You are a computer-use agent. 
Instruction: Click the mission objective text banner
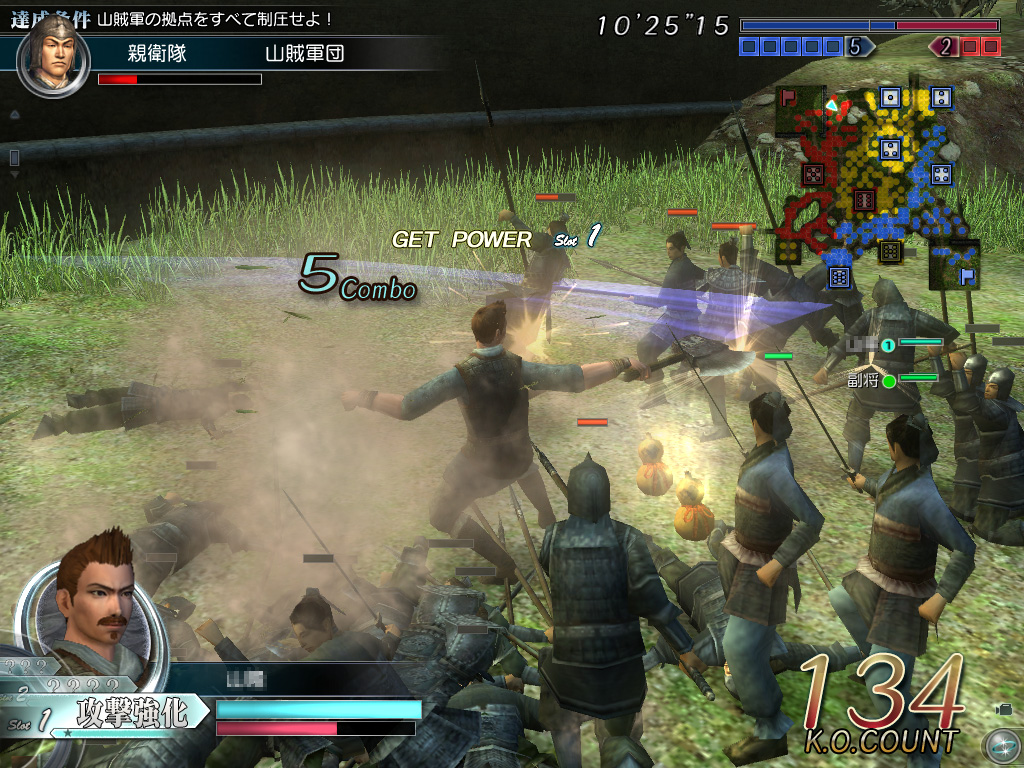click(215, 19)
